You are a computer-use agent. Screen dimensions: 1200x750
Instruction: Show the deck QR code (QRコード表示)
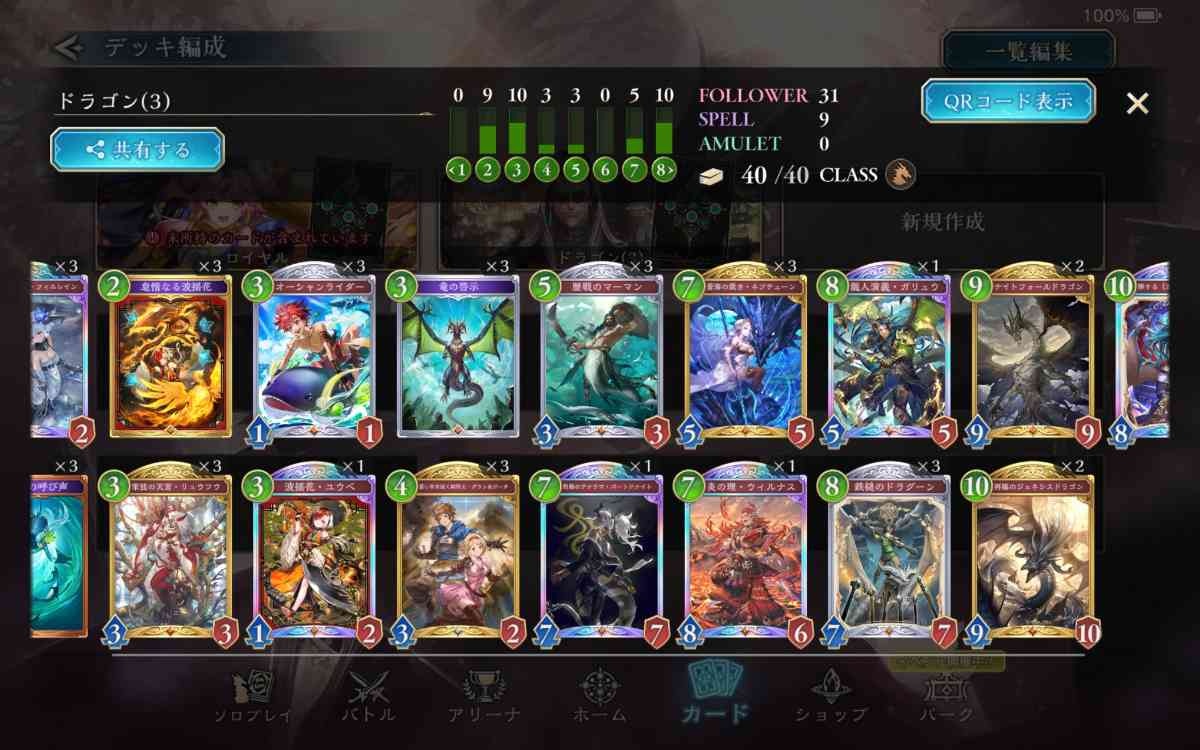click(1008, 101)
